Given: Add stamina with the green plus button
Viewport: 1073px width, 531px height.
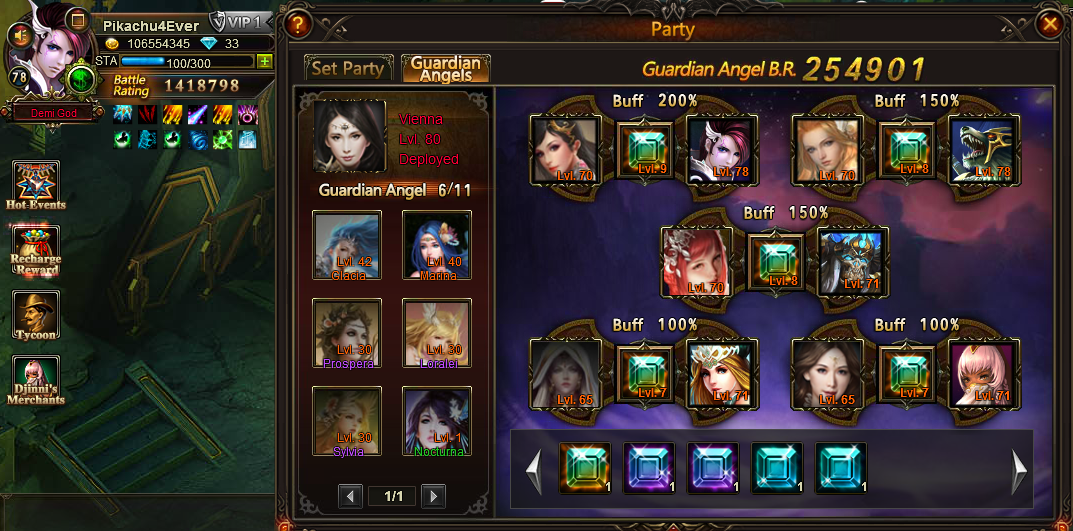Looking at the screenshot, I should pos(265,61).
